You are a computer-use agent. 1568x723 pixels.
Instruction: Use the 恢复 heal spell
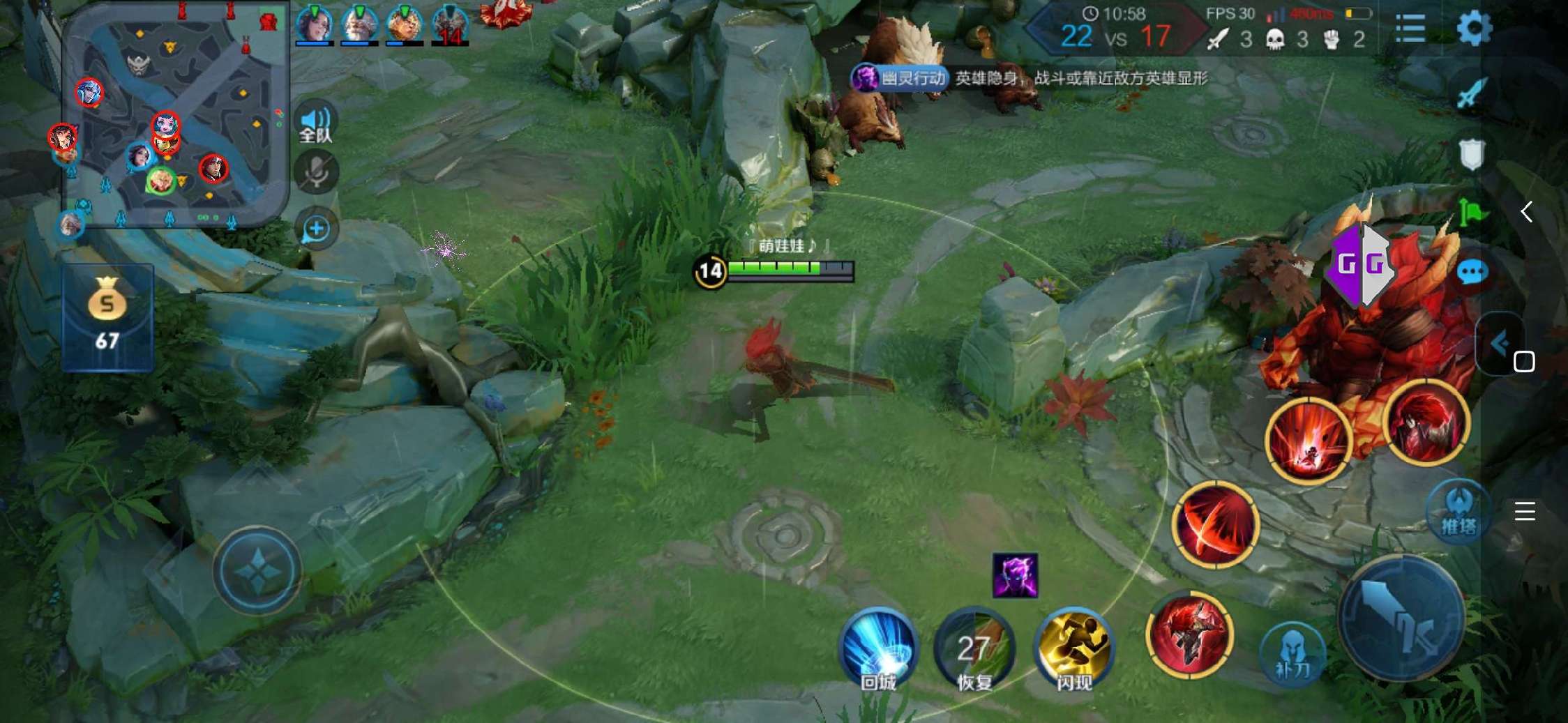[974, 650]
